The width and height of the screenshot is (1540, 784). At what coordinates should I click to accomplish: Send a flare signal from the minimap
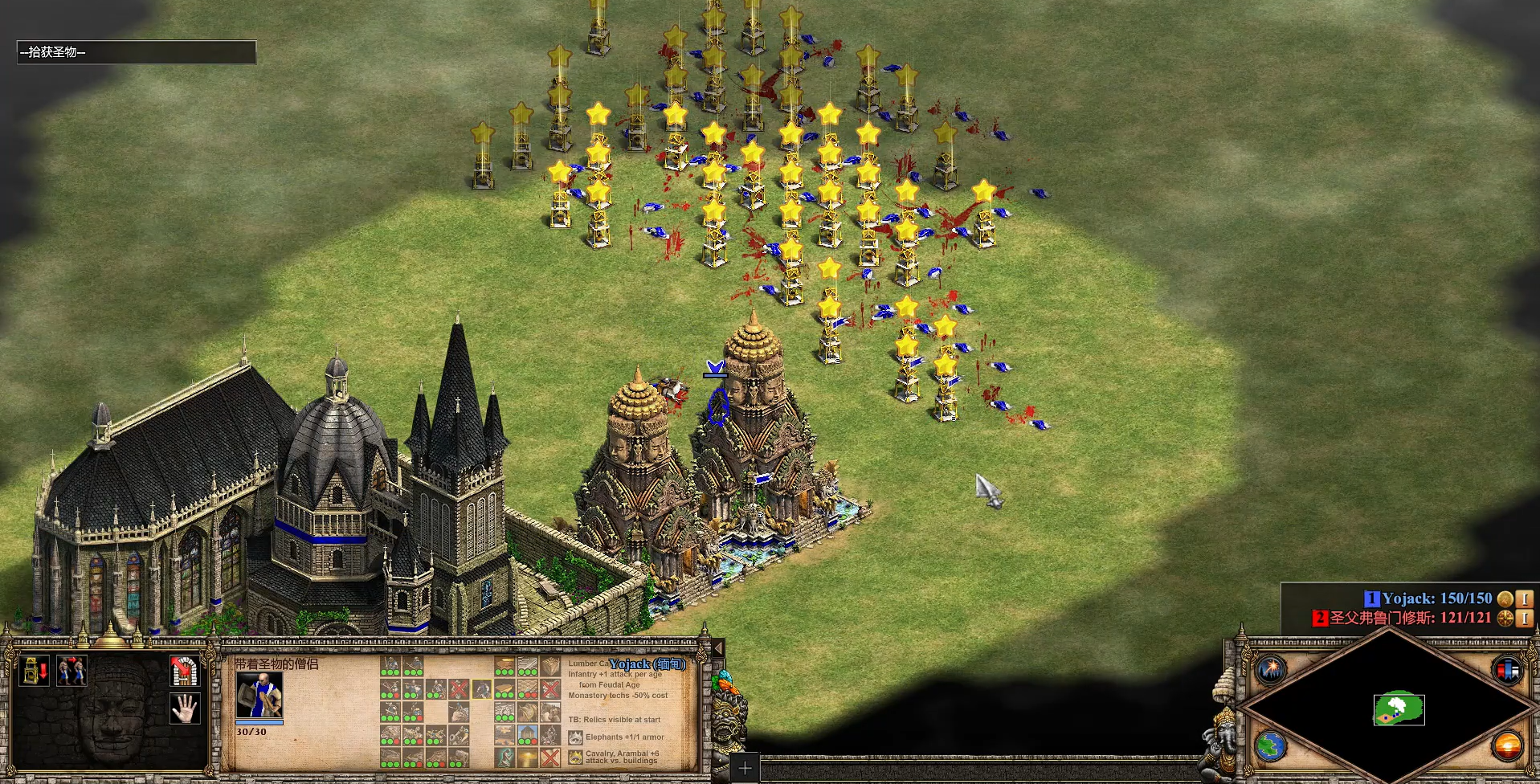[x=1272, y=669]
